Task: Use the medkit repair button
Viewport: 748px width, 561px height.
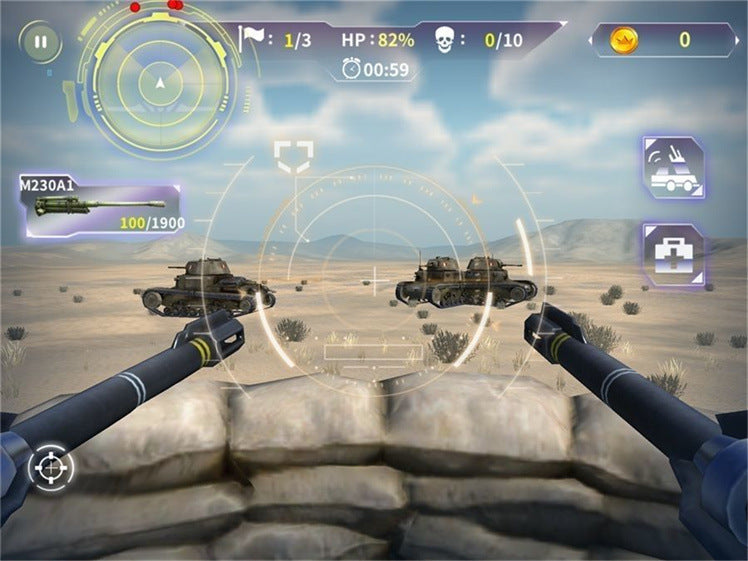Action: (x=673, y=254)
